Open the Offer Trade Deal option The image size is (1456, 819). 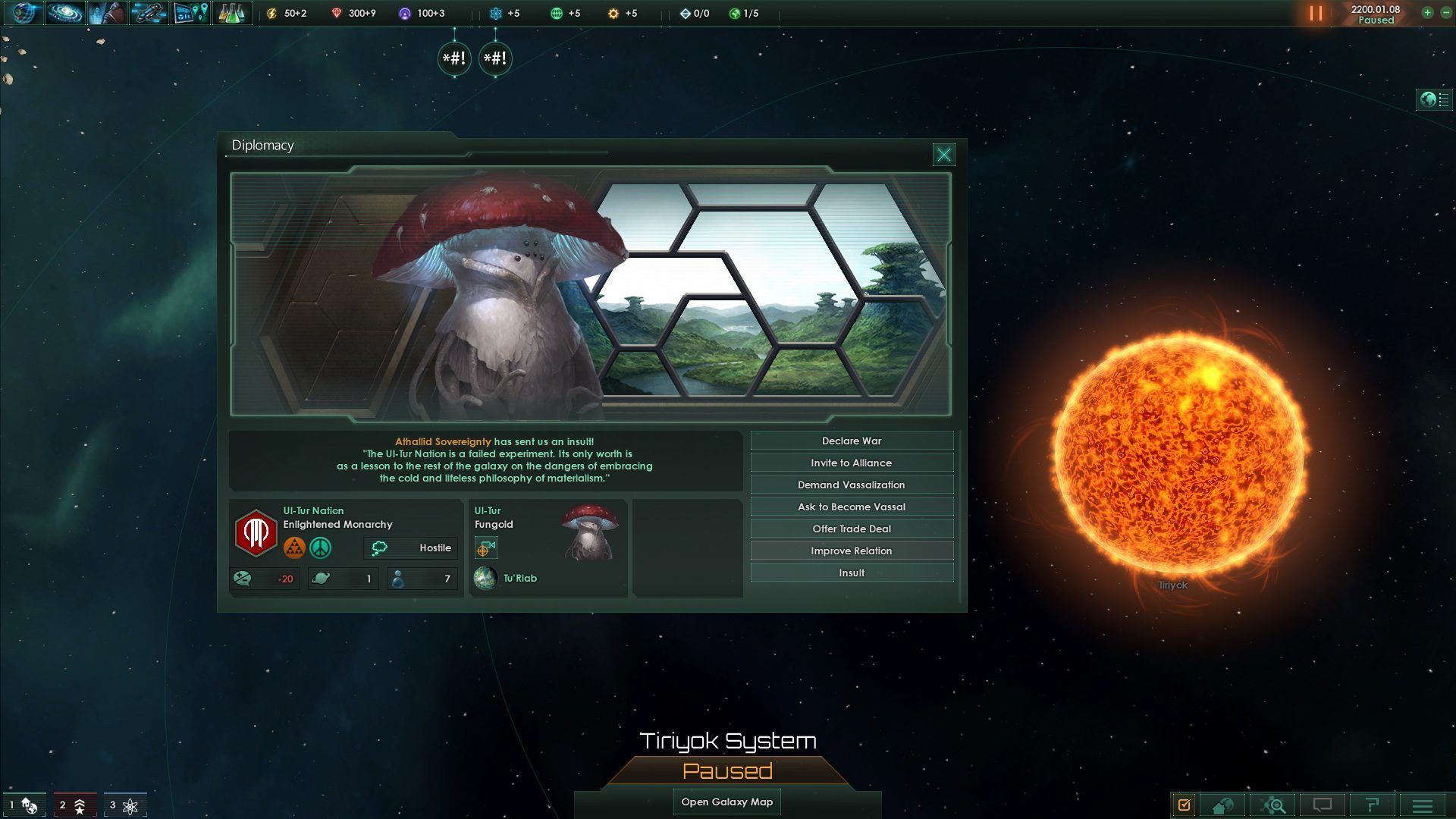coord(852,529)
